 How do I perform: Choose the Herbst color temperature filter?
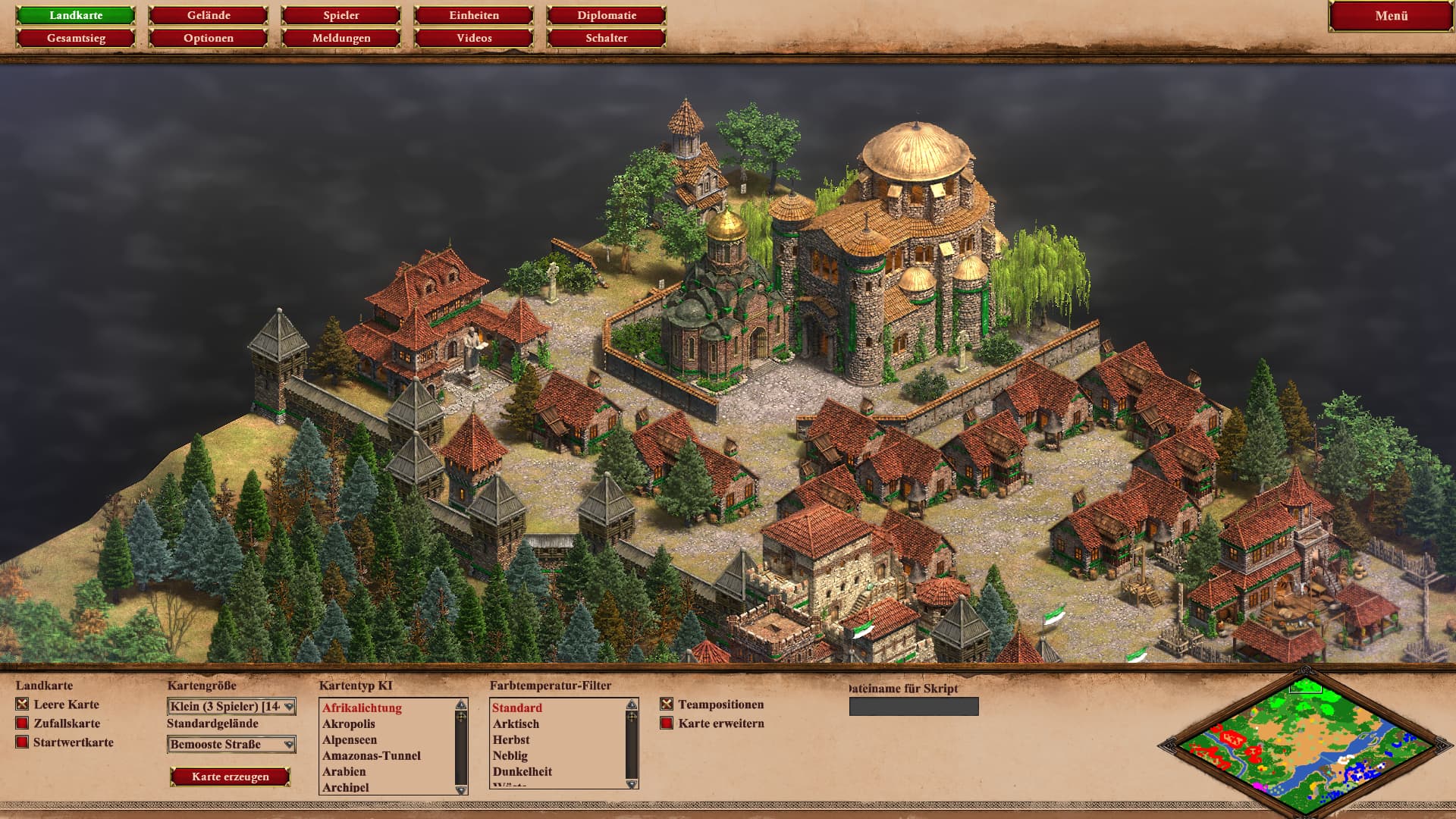511,740
